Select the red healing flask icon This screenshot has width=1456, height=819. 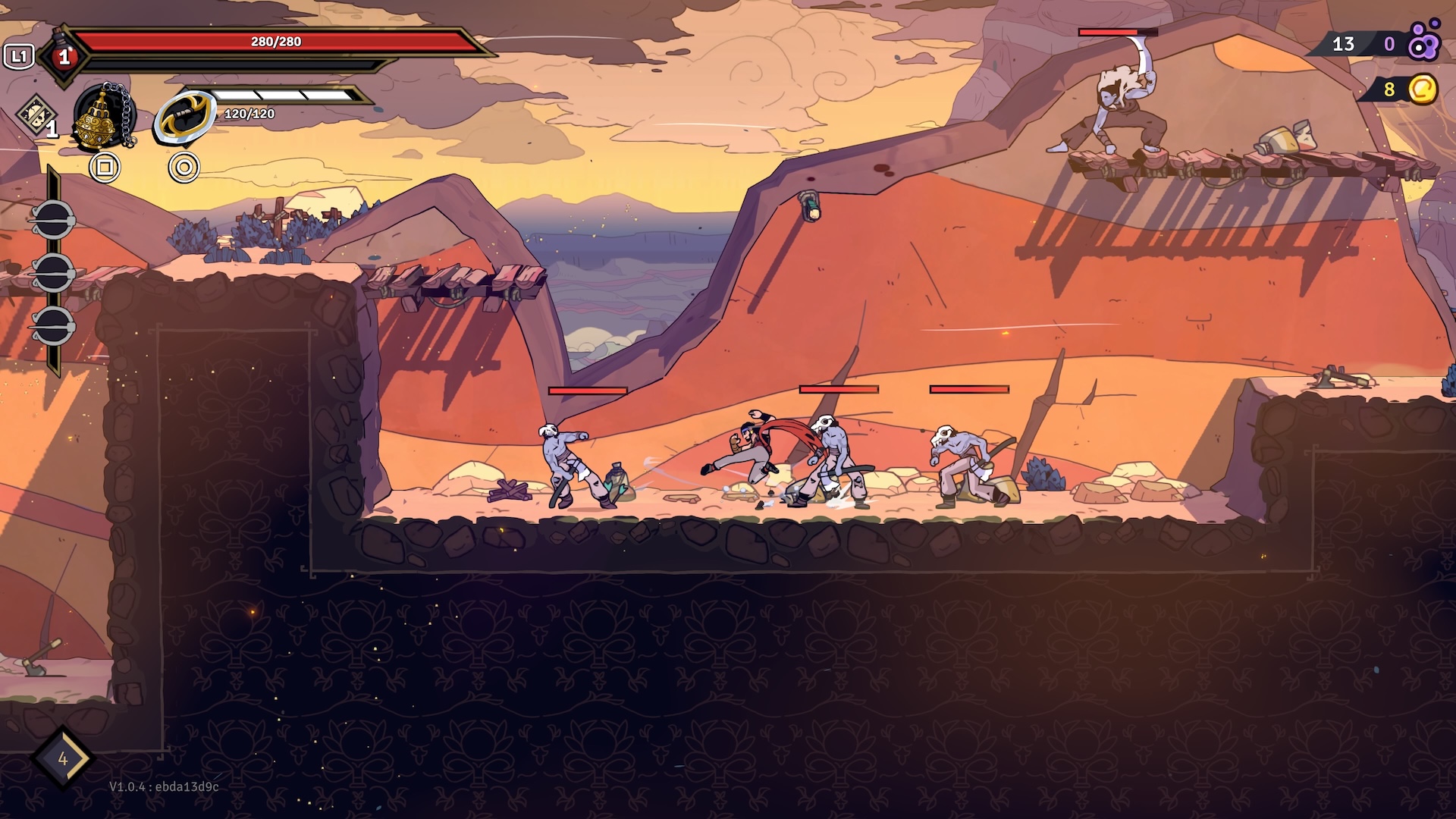tap(64, 55)
